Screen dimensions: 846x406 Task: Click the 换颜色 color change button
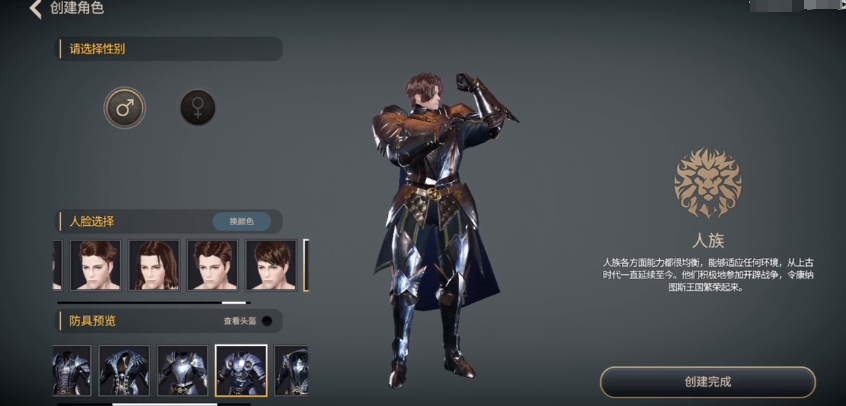click(x=241, y=221)
